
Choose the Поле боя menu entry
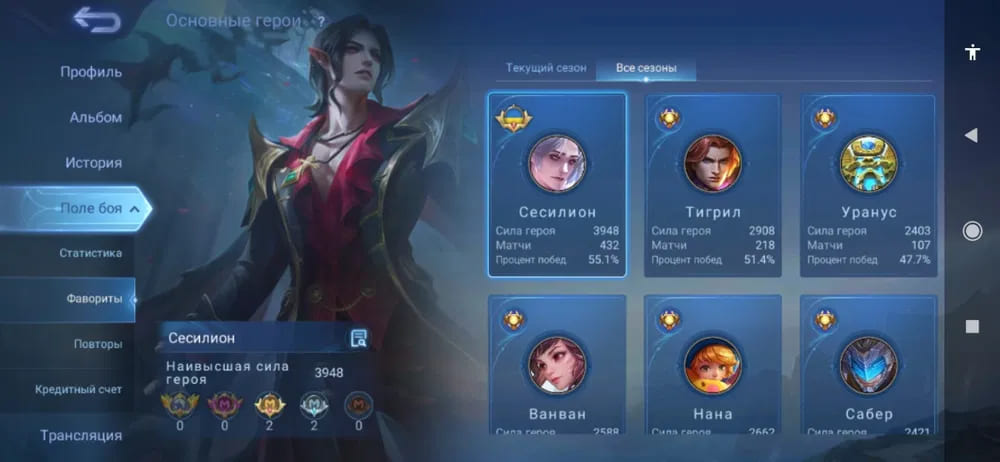point(91,208)
